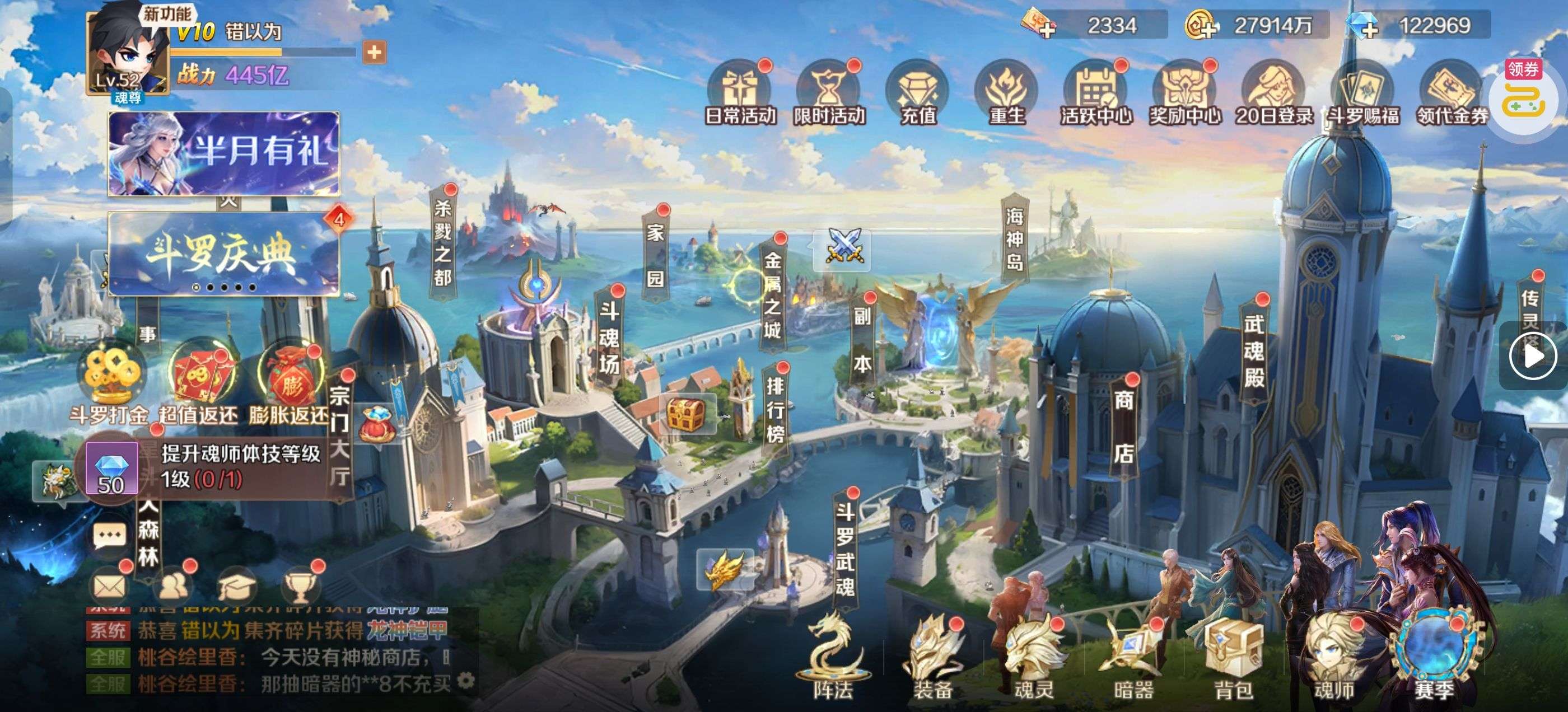Enter the 商店 shop building
1568x712 pixels.
pyautogui.click(x=1123, y=427)
